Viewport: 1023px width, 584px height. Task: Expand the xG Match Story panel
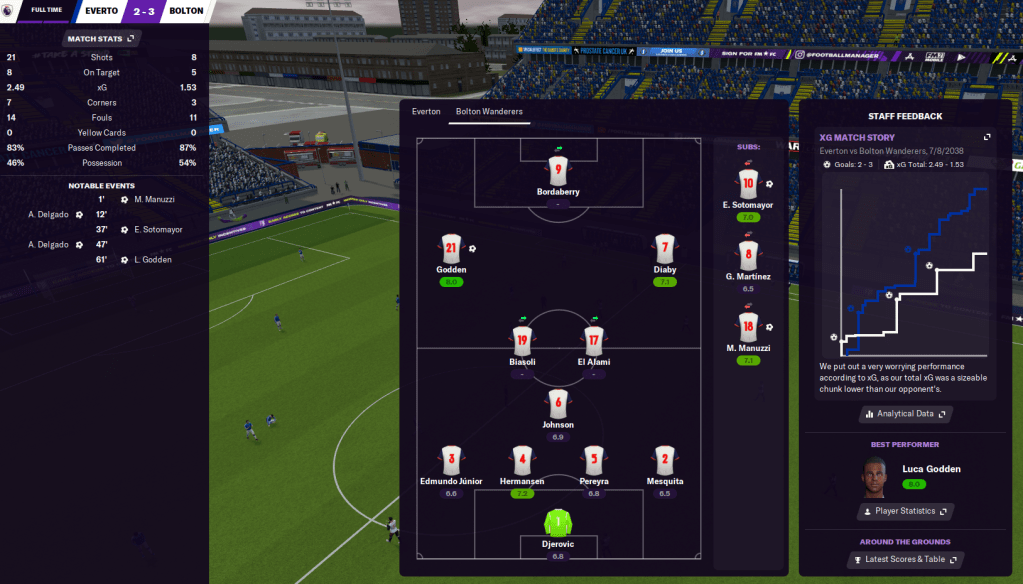pos(987,137)
